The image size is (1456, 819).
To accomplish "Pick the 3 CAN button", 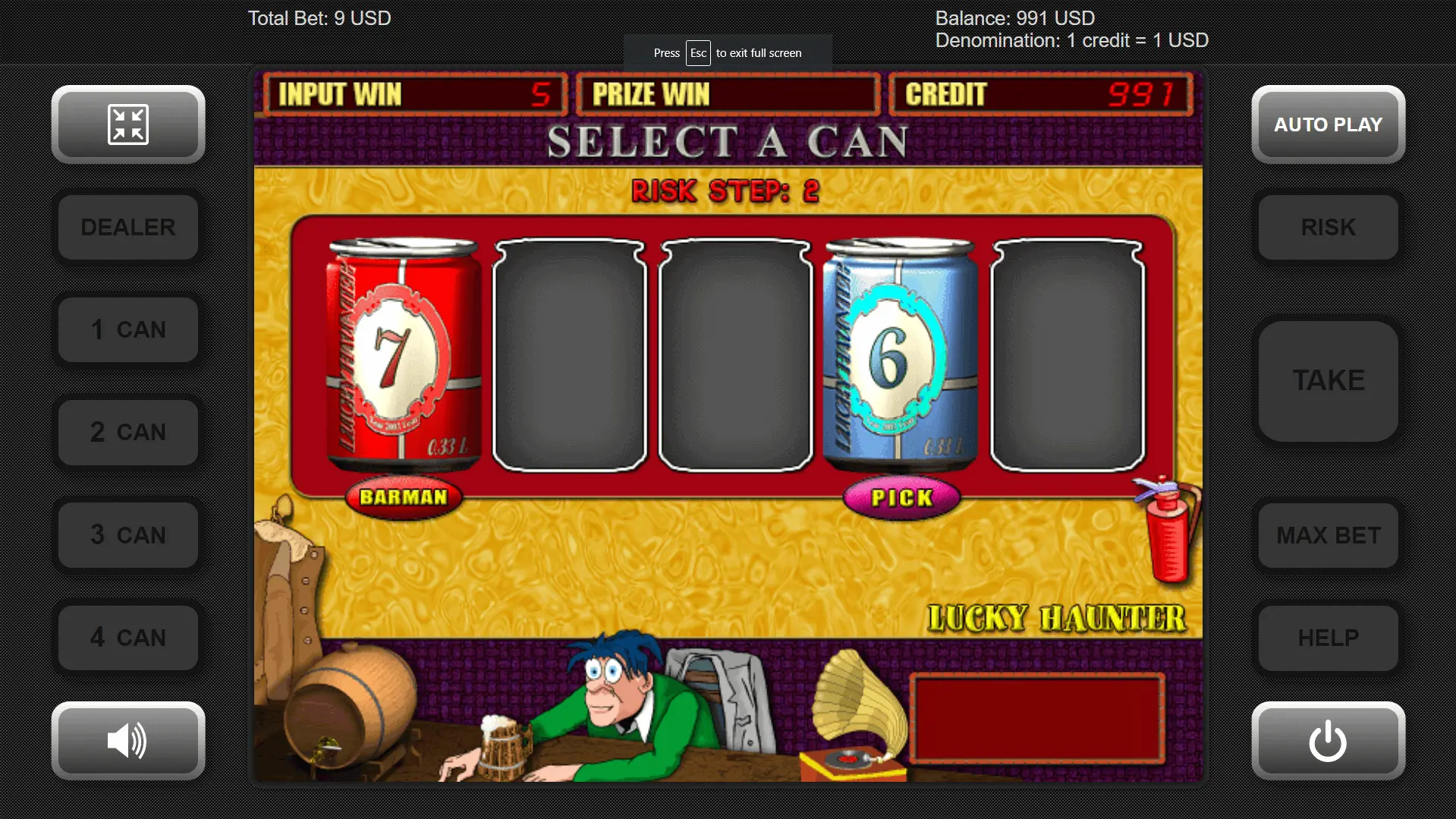I will (128, 534).
